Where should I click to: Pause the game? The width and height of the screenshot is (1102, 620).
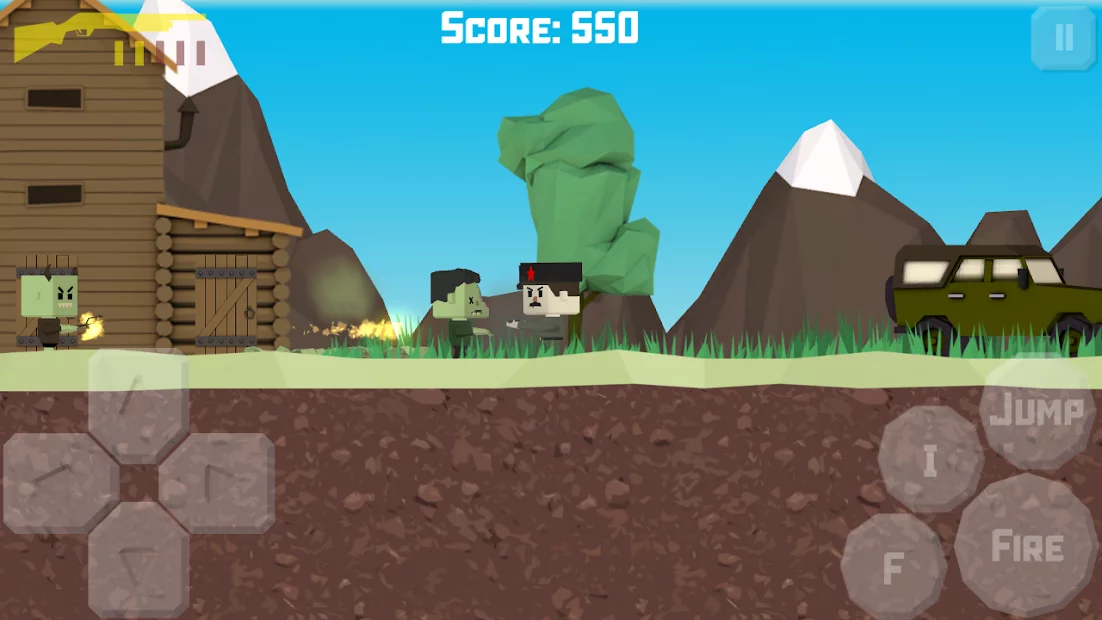[1063, 38]
